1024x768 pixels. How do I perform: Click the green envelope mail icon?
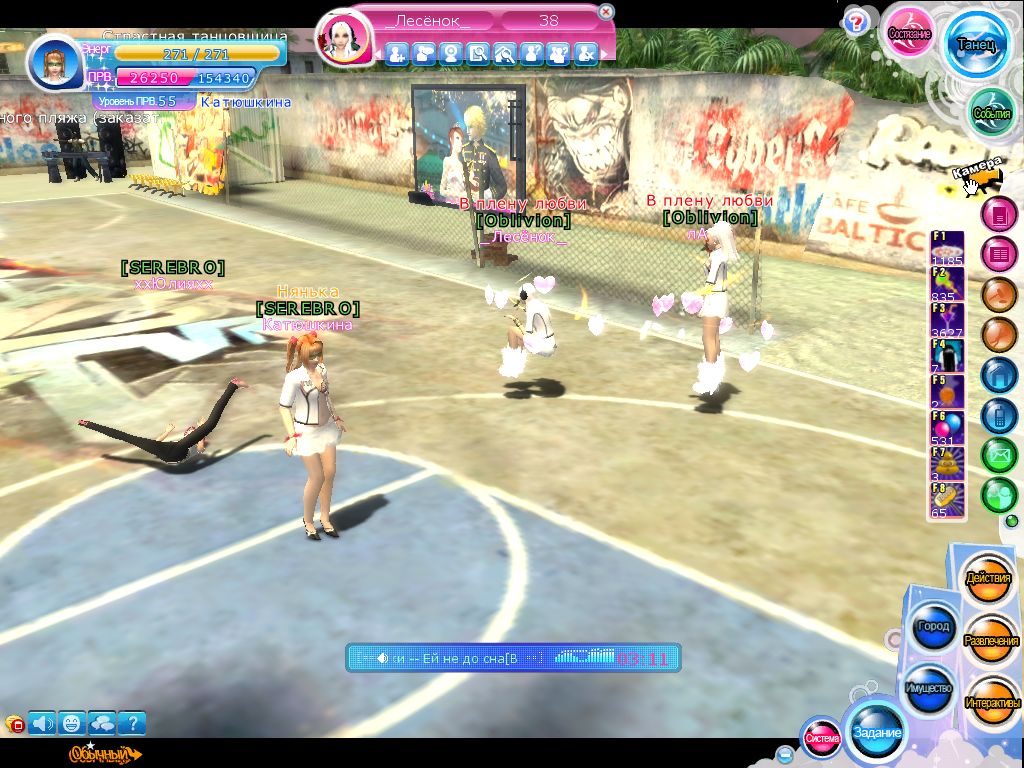click(998, 455)
